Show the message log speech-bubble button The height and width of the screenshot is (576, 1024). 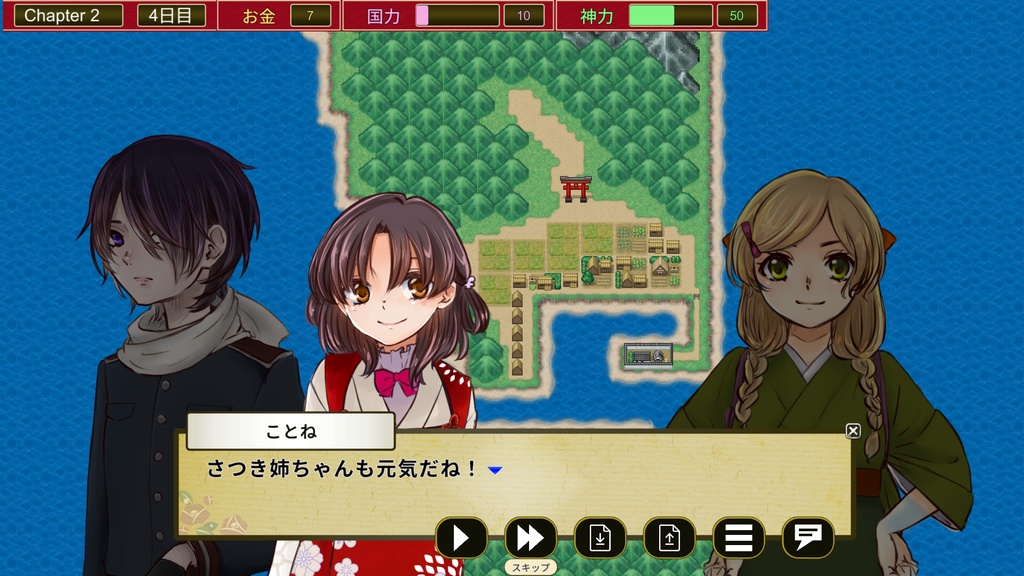click(807, 538)
